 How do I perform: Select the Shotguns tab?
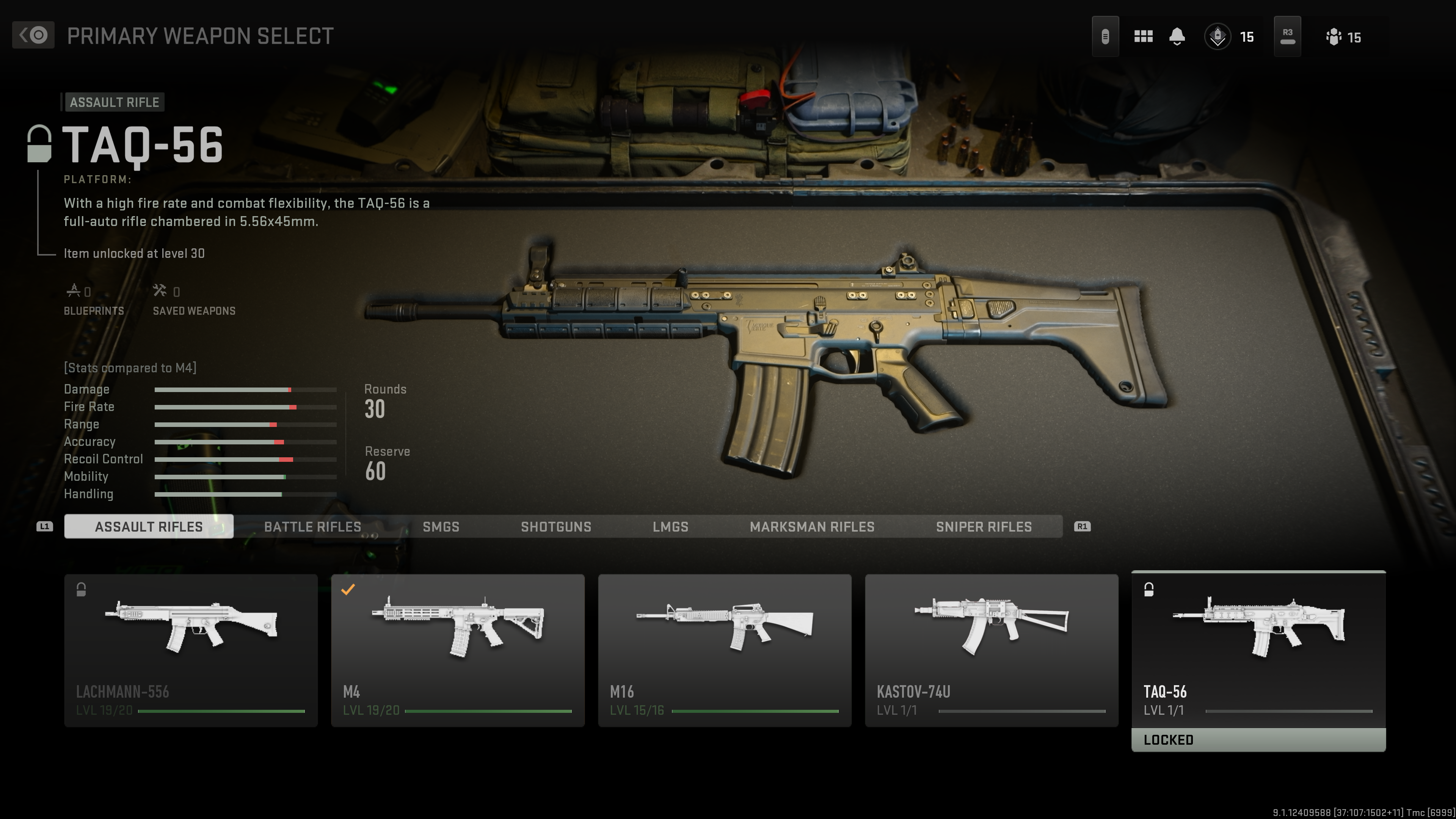[555, 527]
